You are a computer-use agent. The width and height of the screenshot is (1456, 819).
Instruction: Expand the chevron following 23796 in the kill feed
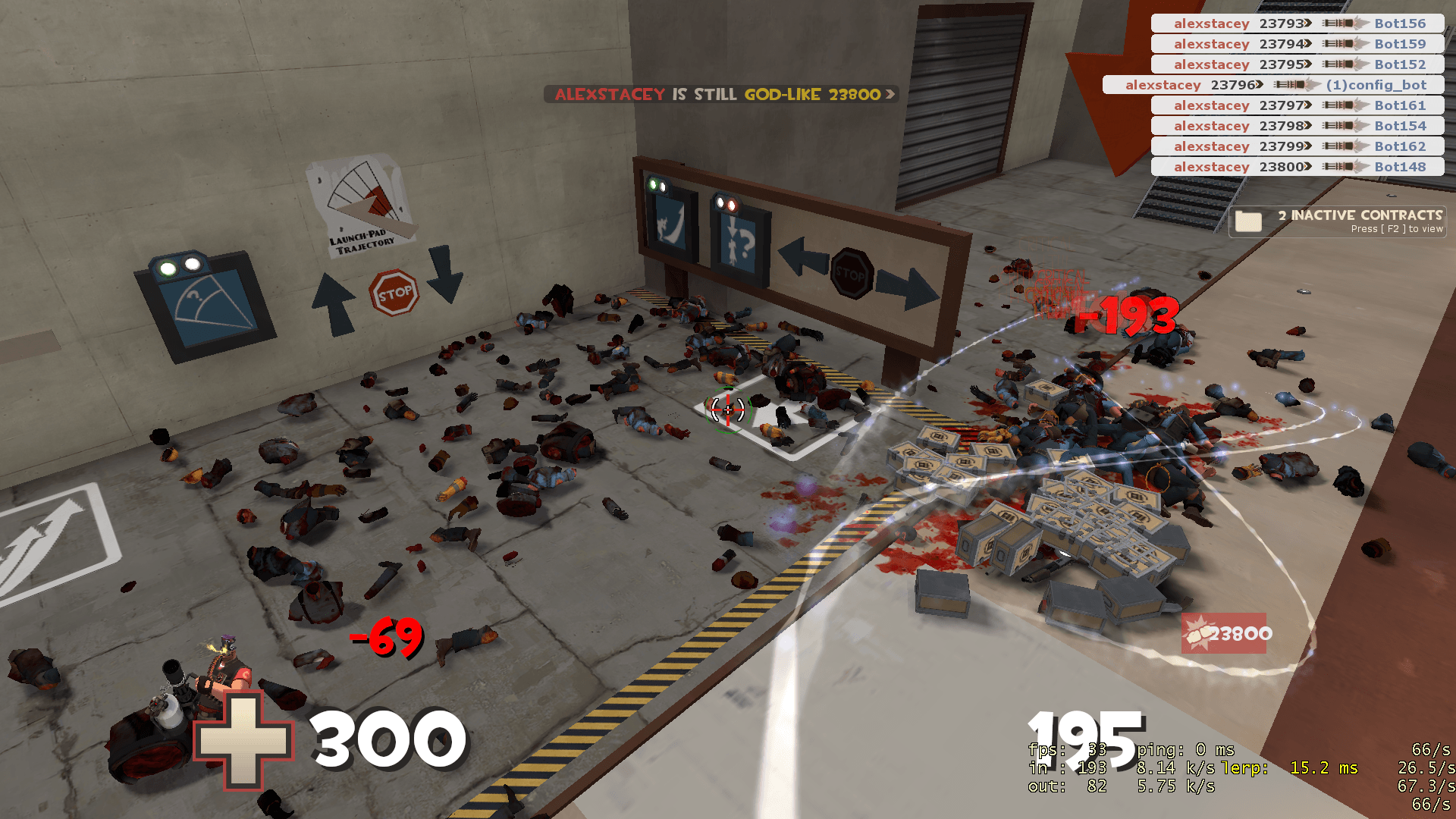1259,85
